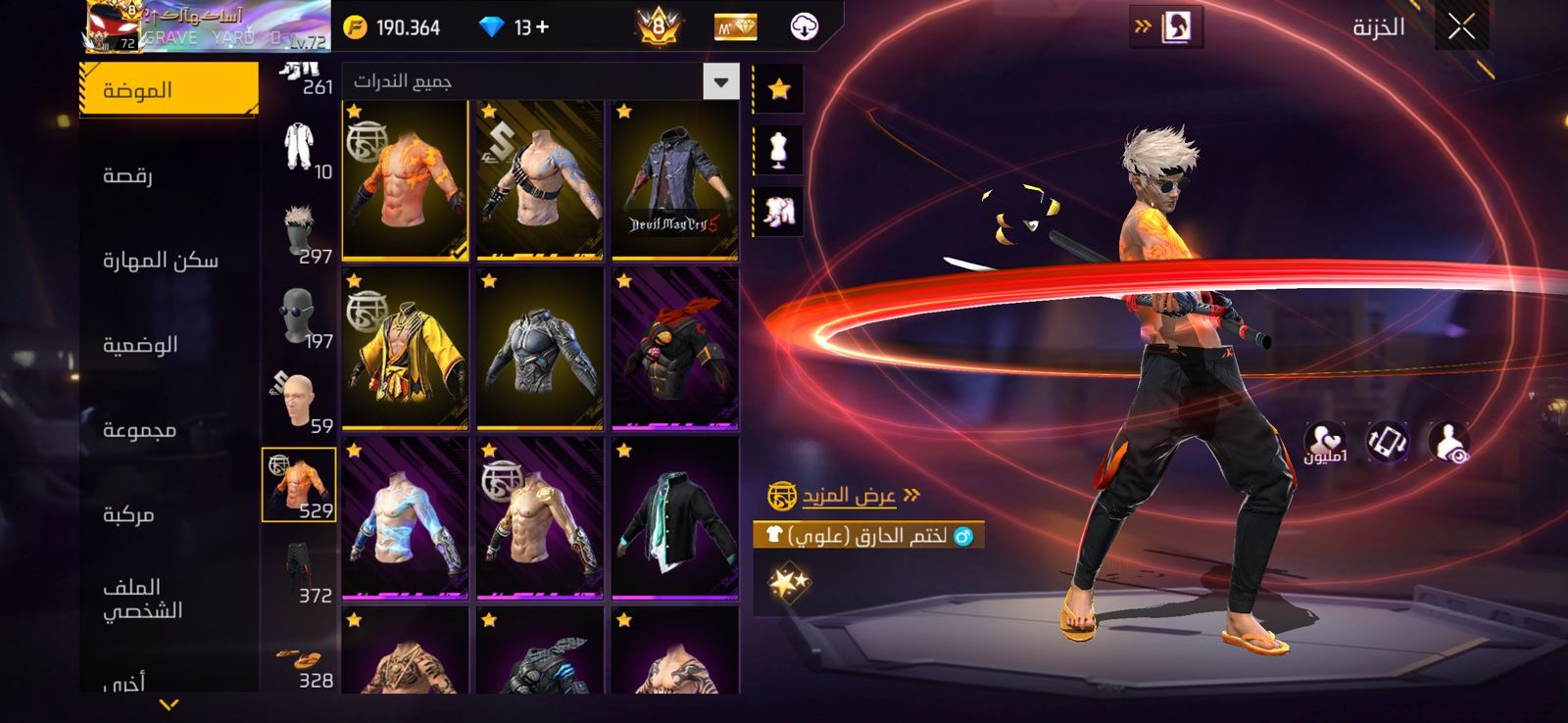The image size is (1568, 723).
Task: Switch to the رقصة emote tab
Action: click(127, 175)
